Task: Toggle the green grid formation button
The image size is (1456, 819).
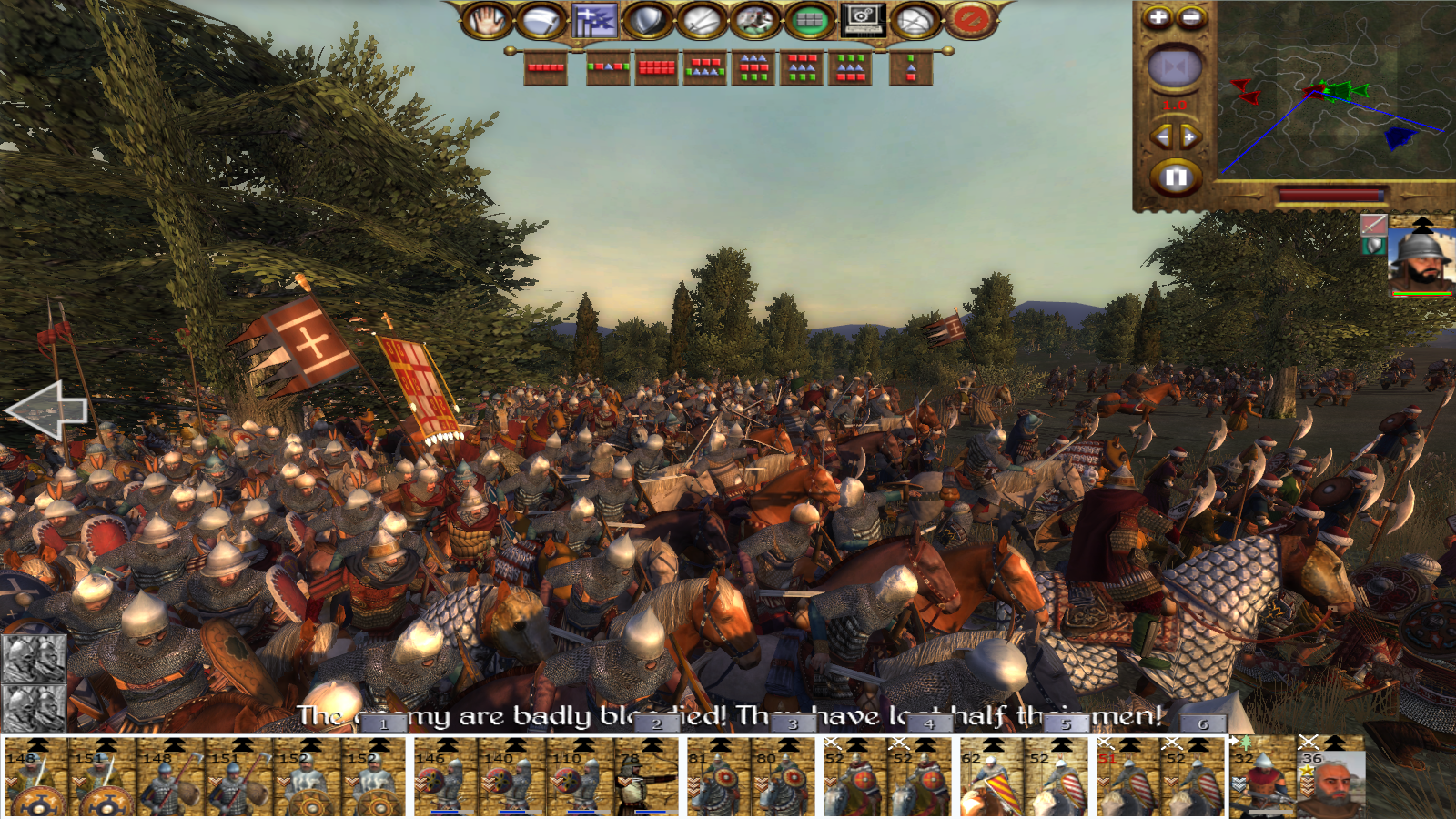Action: (809, 20)
